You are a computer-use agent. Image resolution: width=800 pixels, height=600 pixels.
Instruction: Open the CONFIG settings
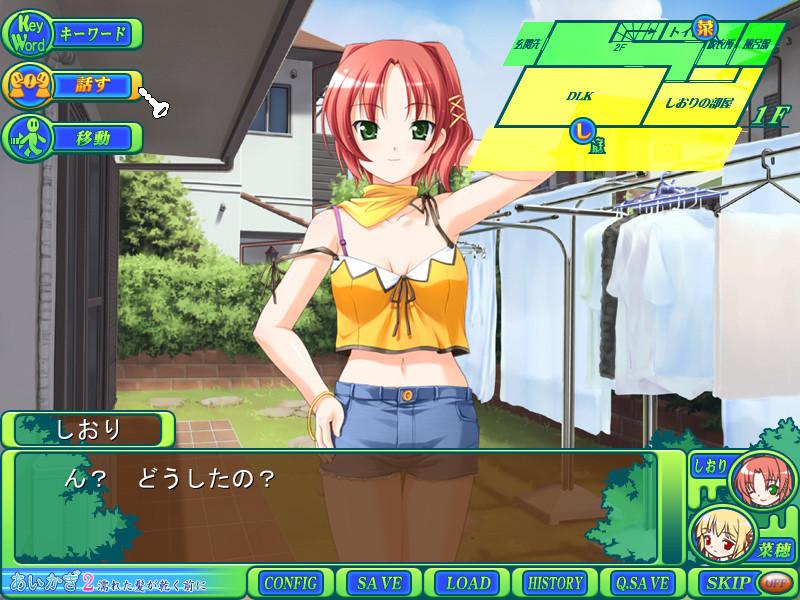[x=291, y=583]
